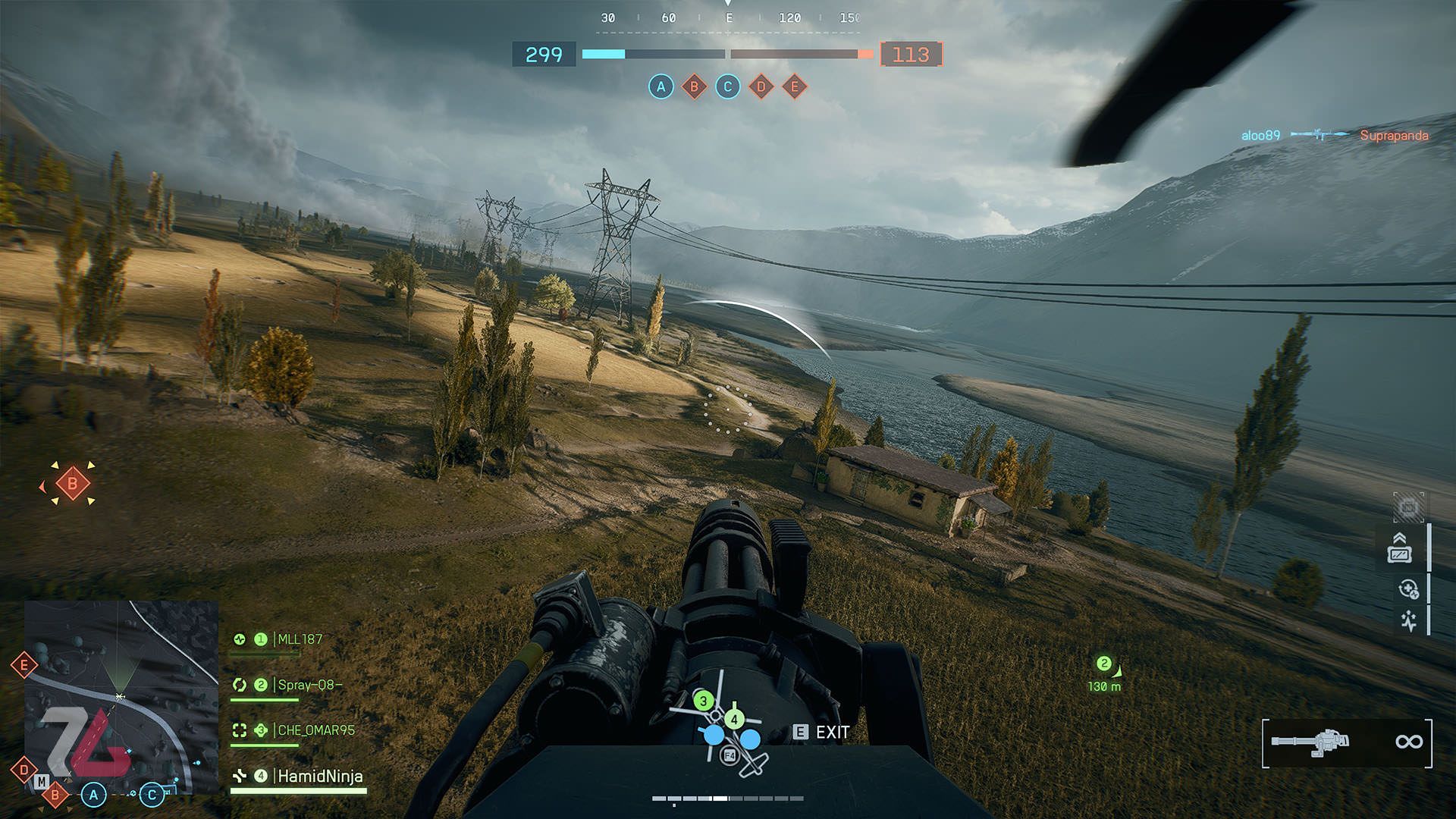
Task: Choose objective D in the top capture row
Action: (x=761, y=86)
